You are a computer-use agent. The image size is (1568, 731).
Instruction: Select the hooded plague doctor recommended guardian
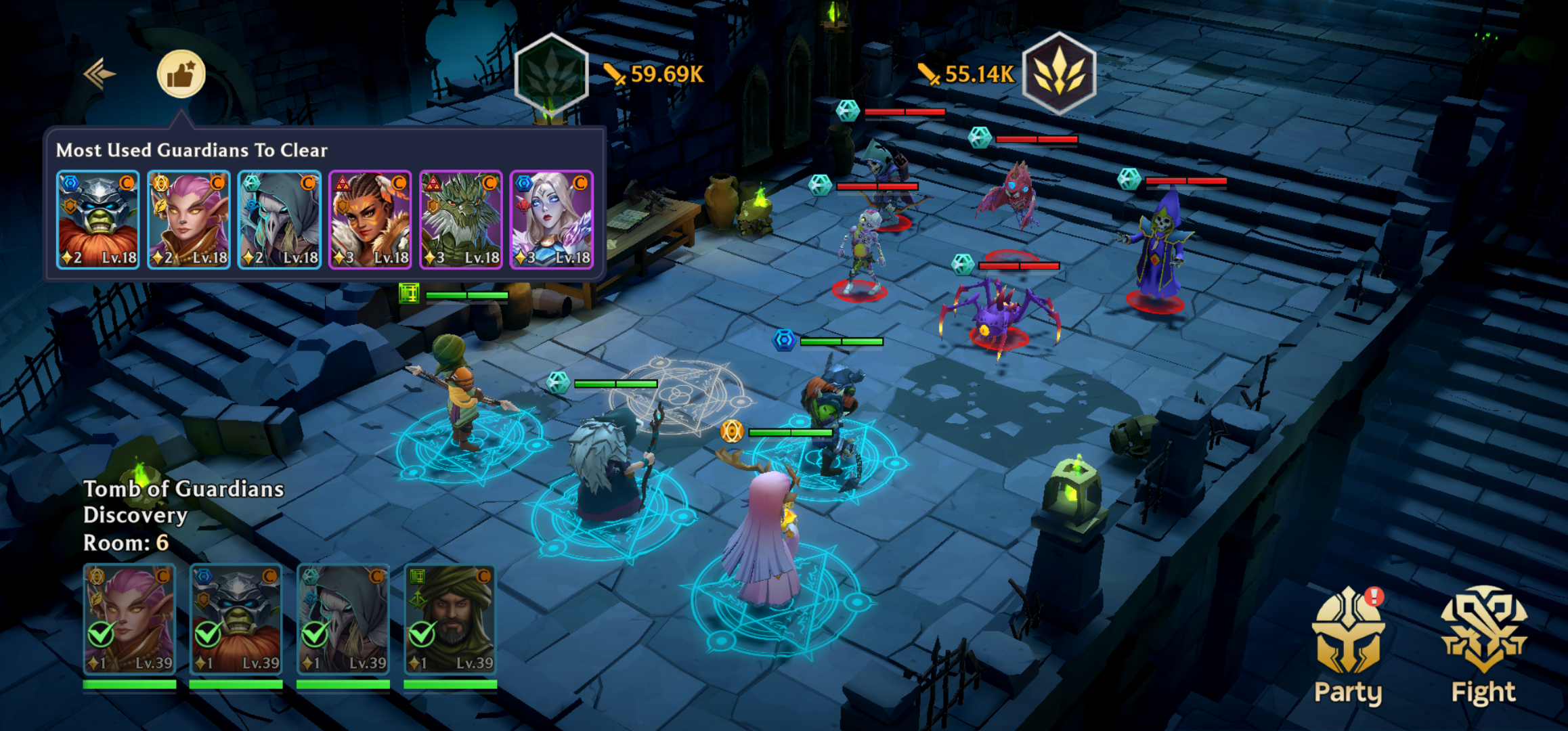280,220
